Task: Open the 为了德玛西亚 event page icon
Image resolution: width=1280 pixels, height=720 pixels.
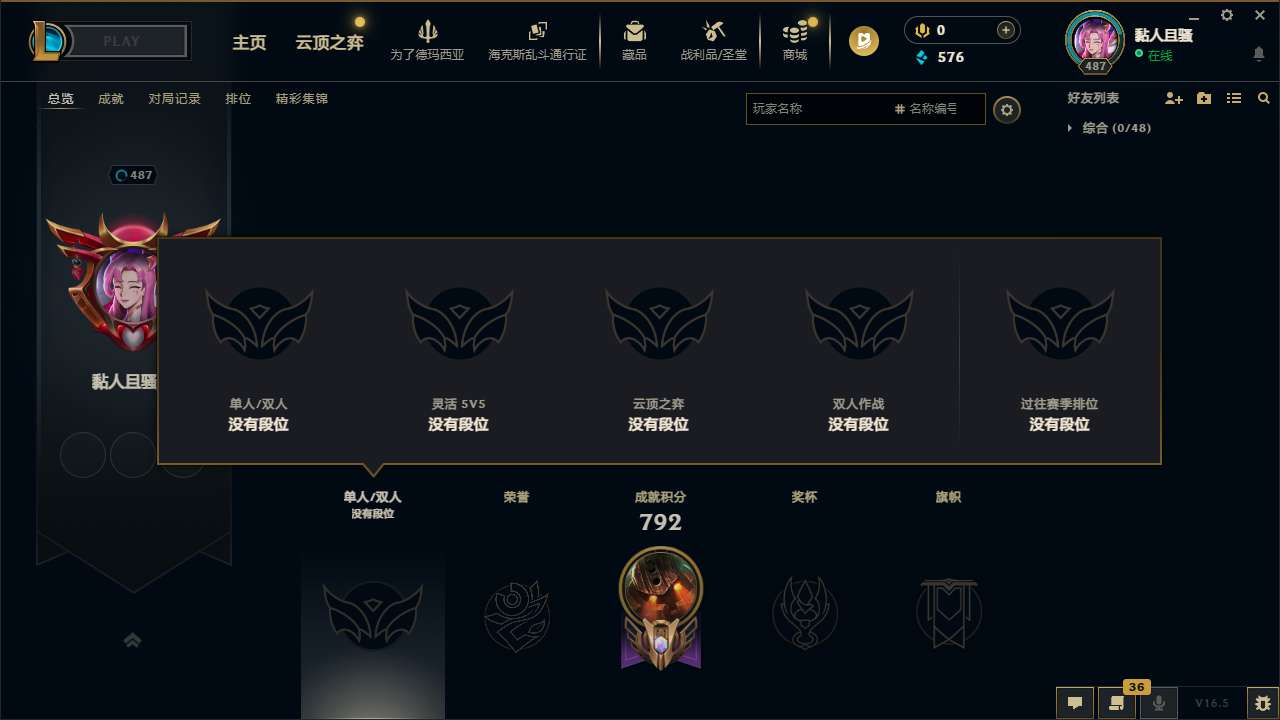Action: [428, 33]
